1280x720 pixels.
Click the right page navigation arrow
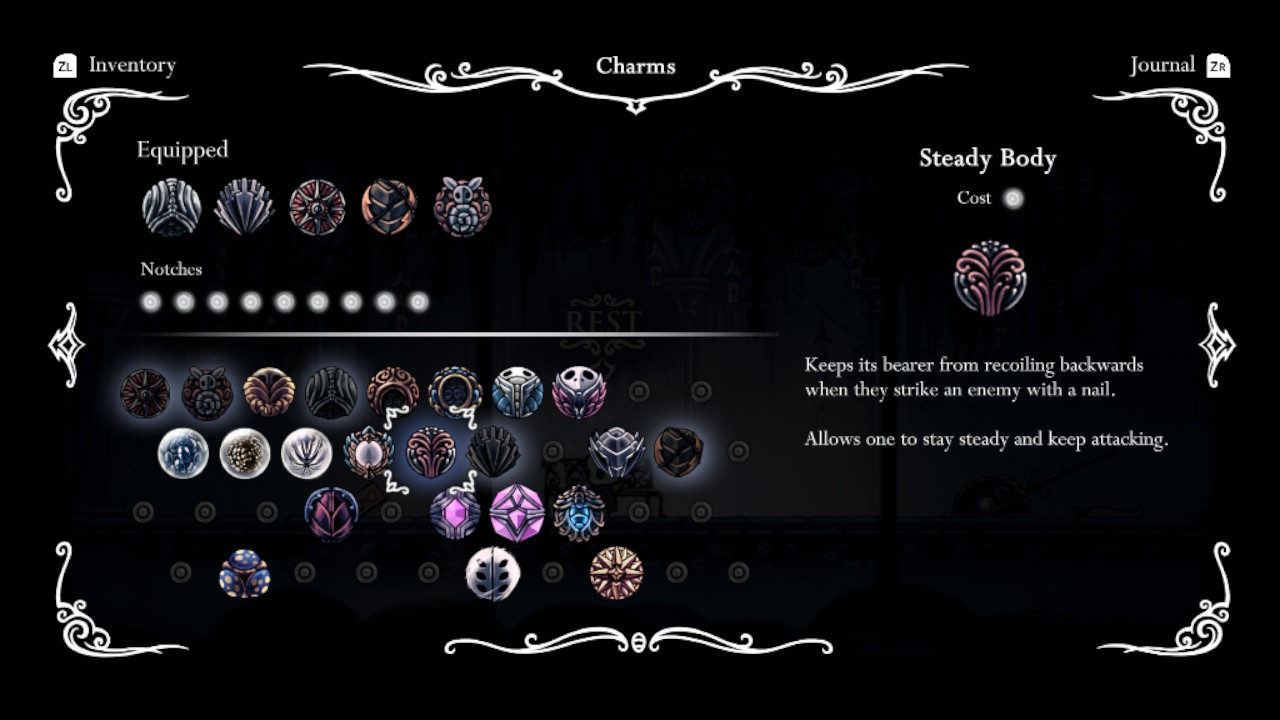point(1215,345)
